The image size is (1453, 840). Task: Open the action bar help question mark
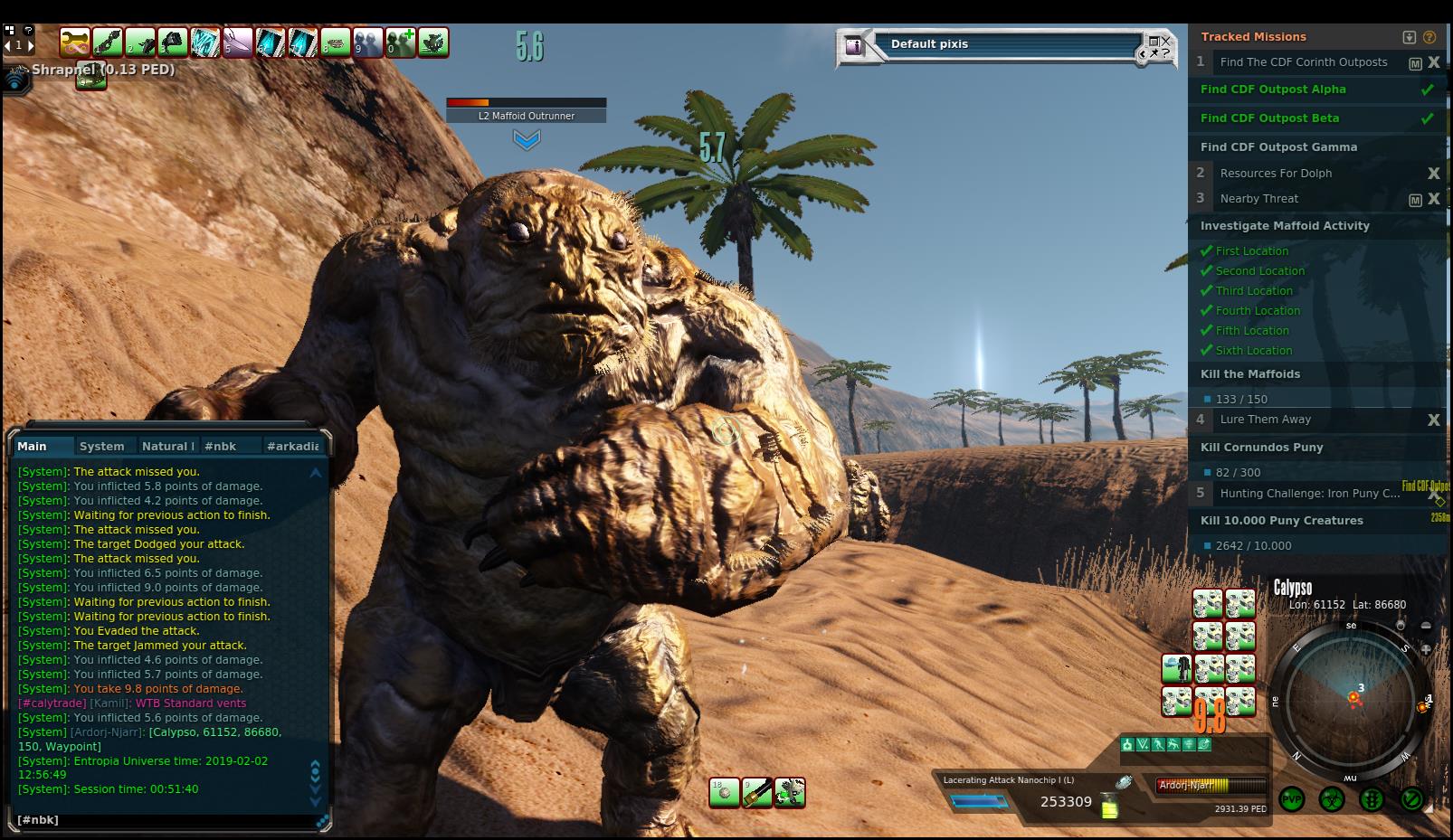pos(28,30)
